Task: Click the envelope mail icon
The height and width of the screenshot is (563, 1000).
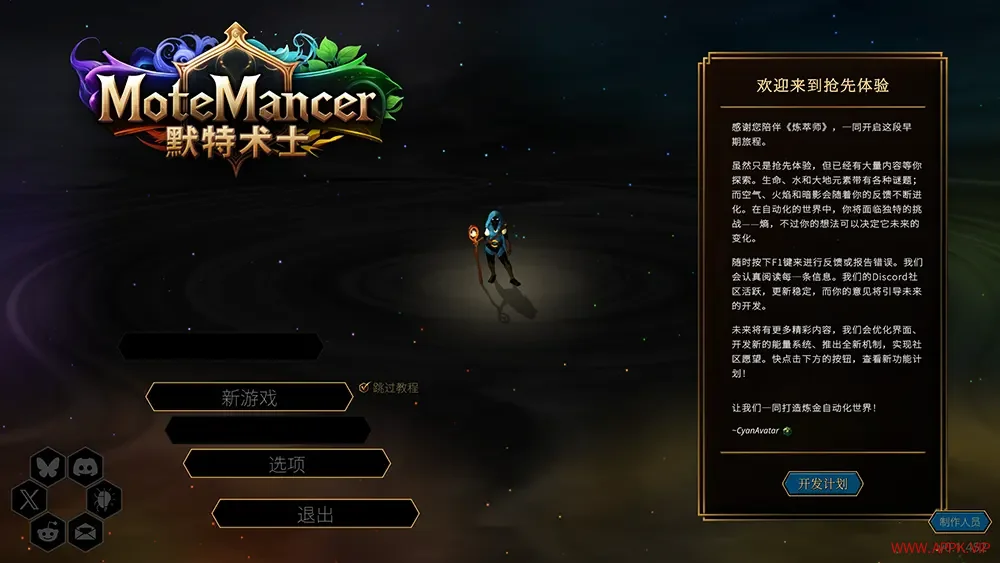Action: coord(86,531)
